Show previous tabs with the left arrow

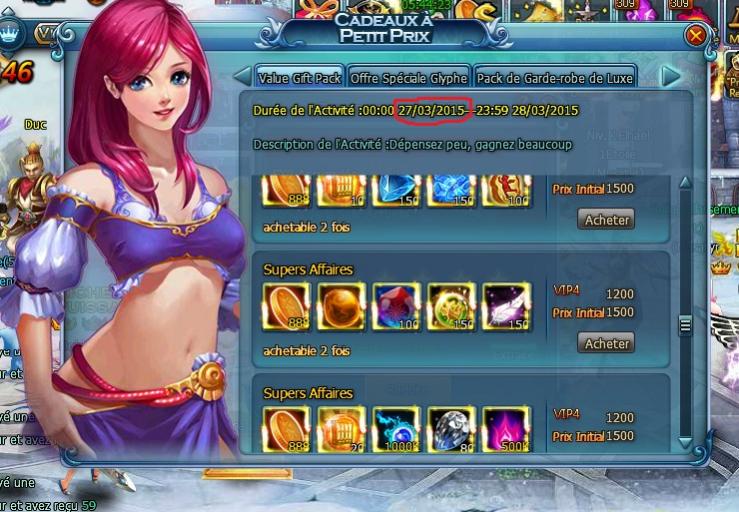[242, 77]
